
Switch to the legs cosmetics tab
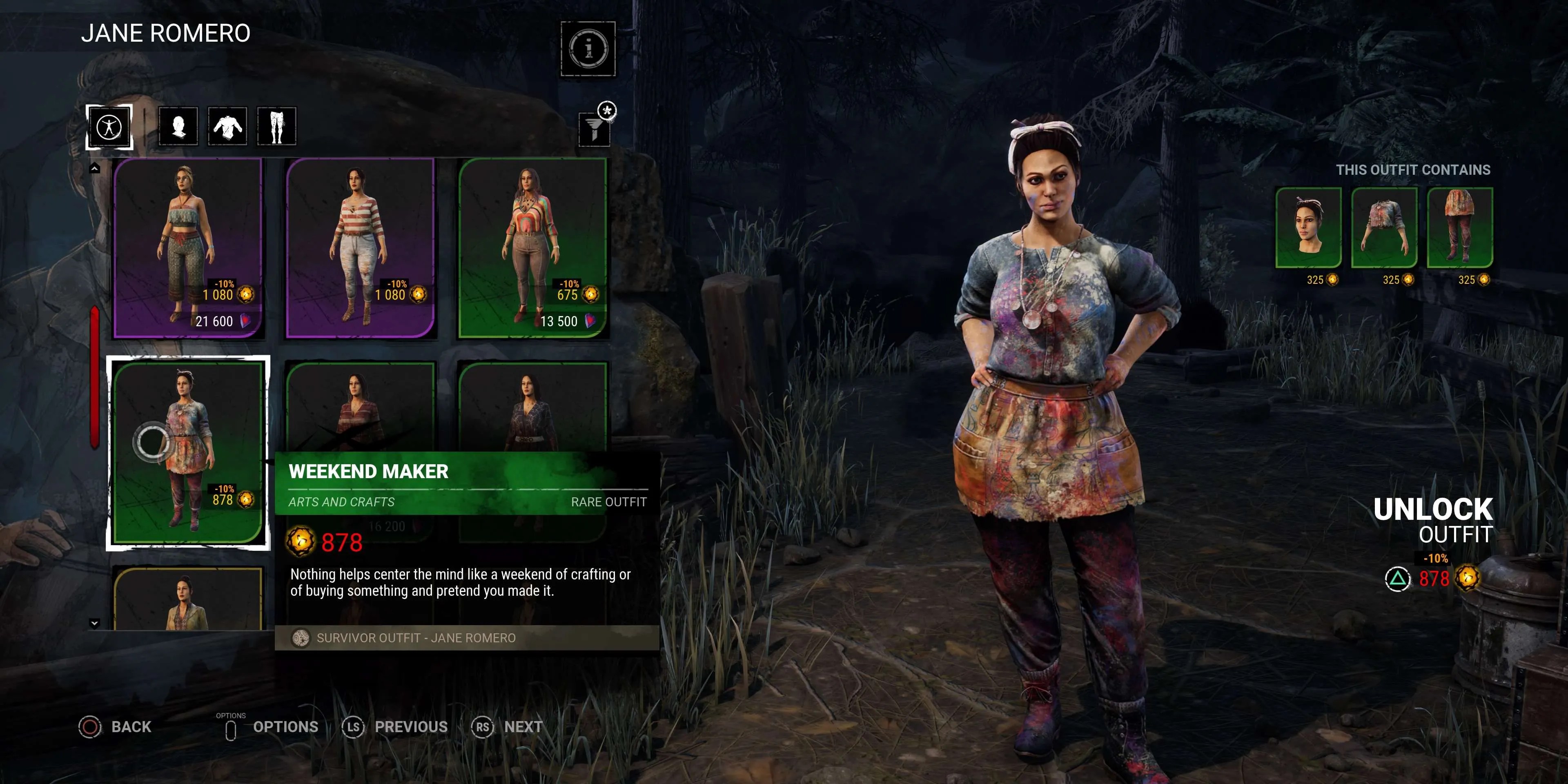277,127
